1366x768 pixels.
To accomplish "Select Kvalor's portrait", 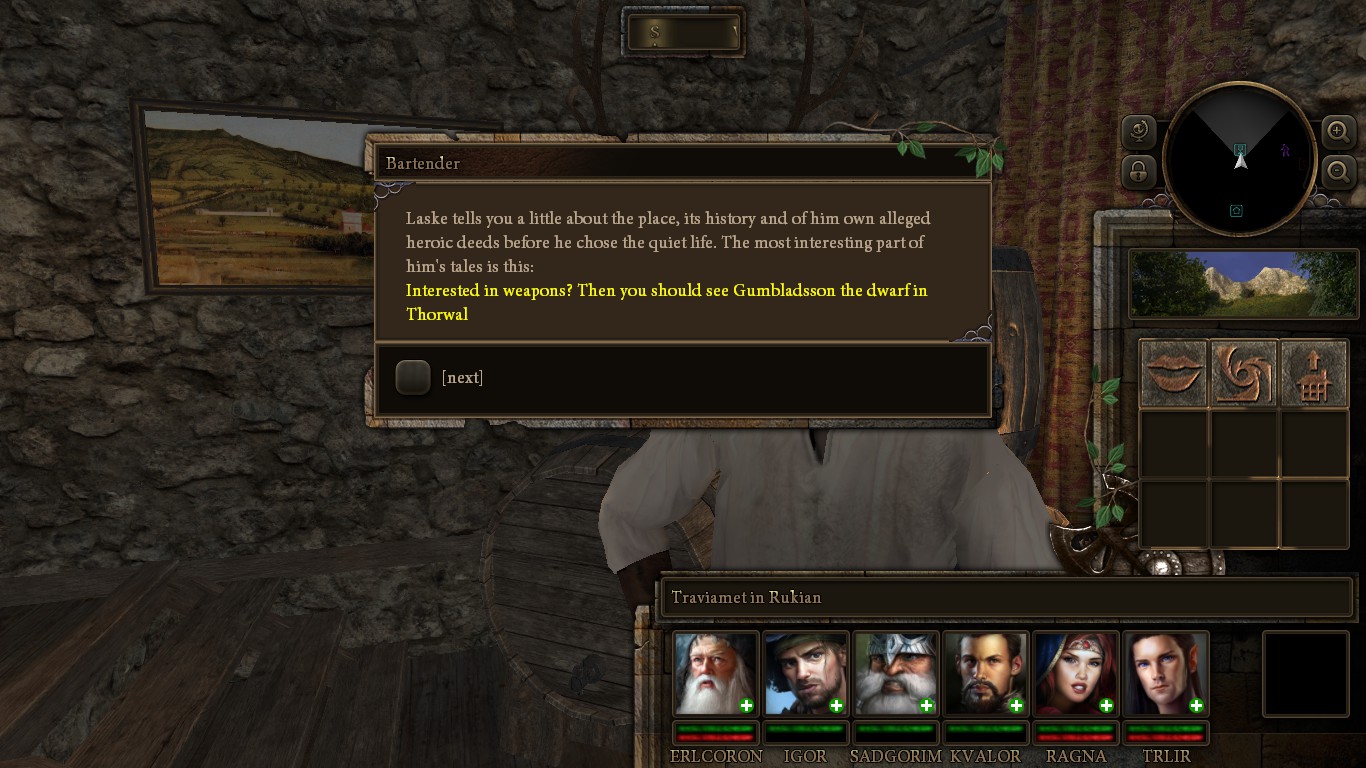I will 985,673.
